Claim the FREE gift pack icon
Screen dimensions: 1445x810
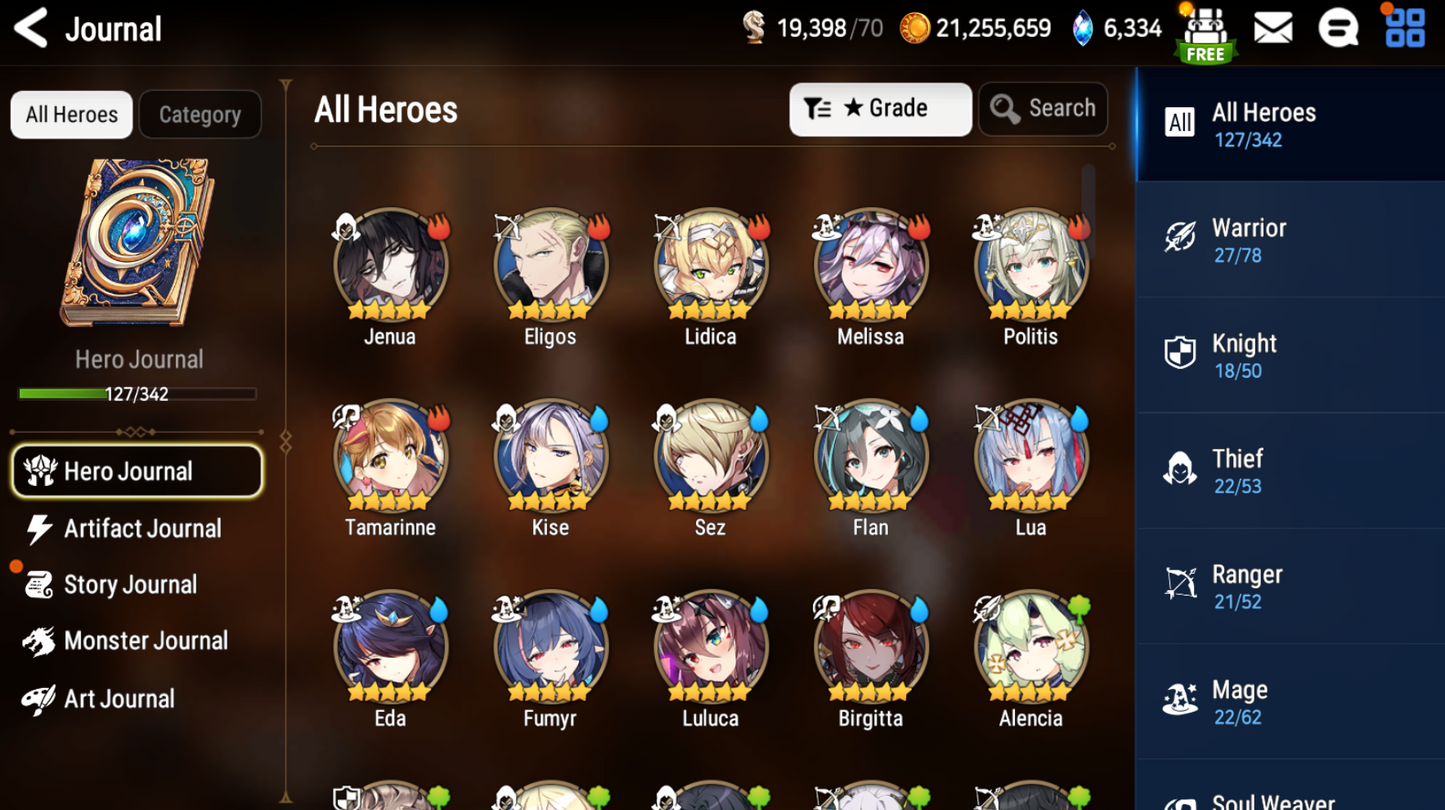(x=1205, y=34)
